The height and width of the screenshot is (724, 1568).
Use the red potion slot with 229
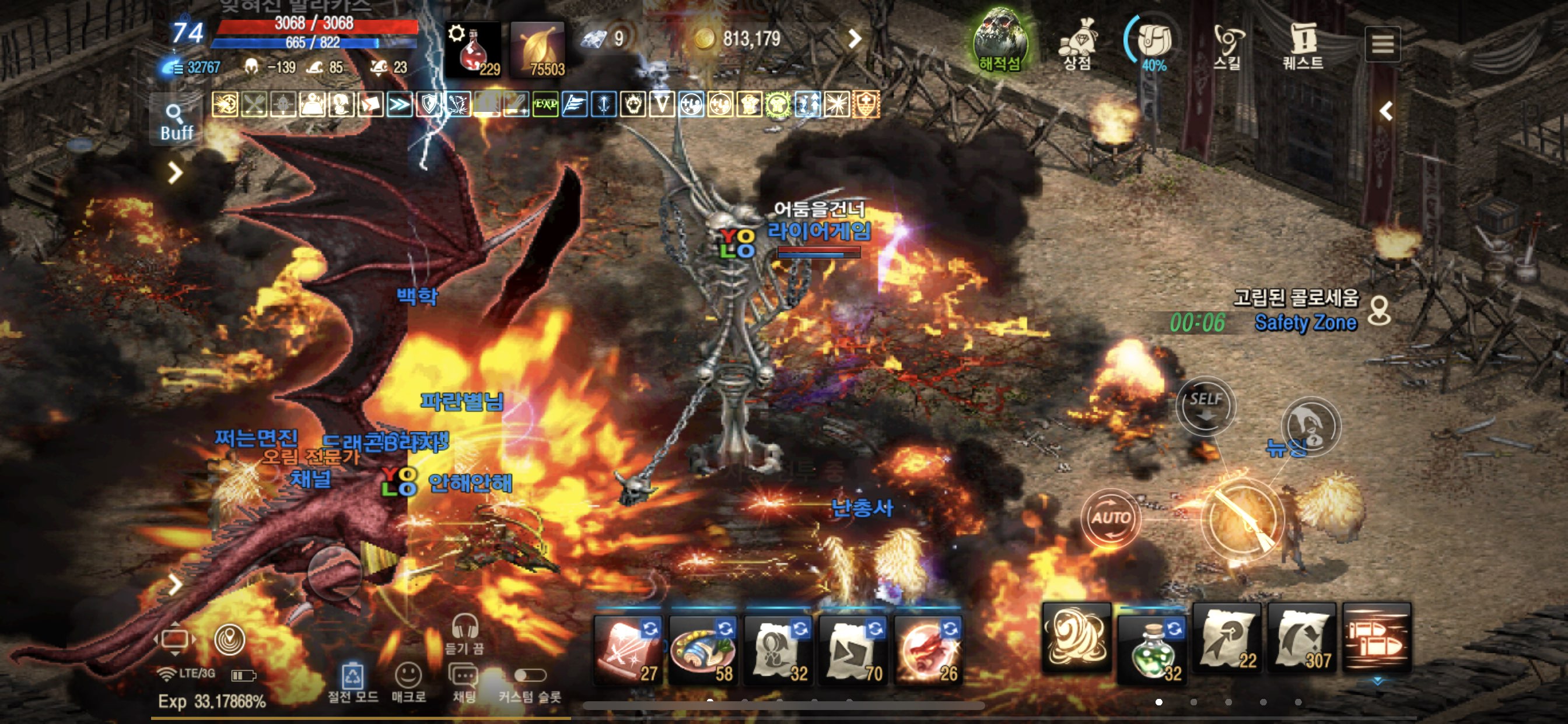pos(474,50)
